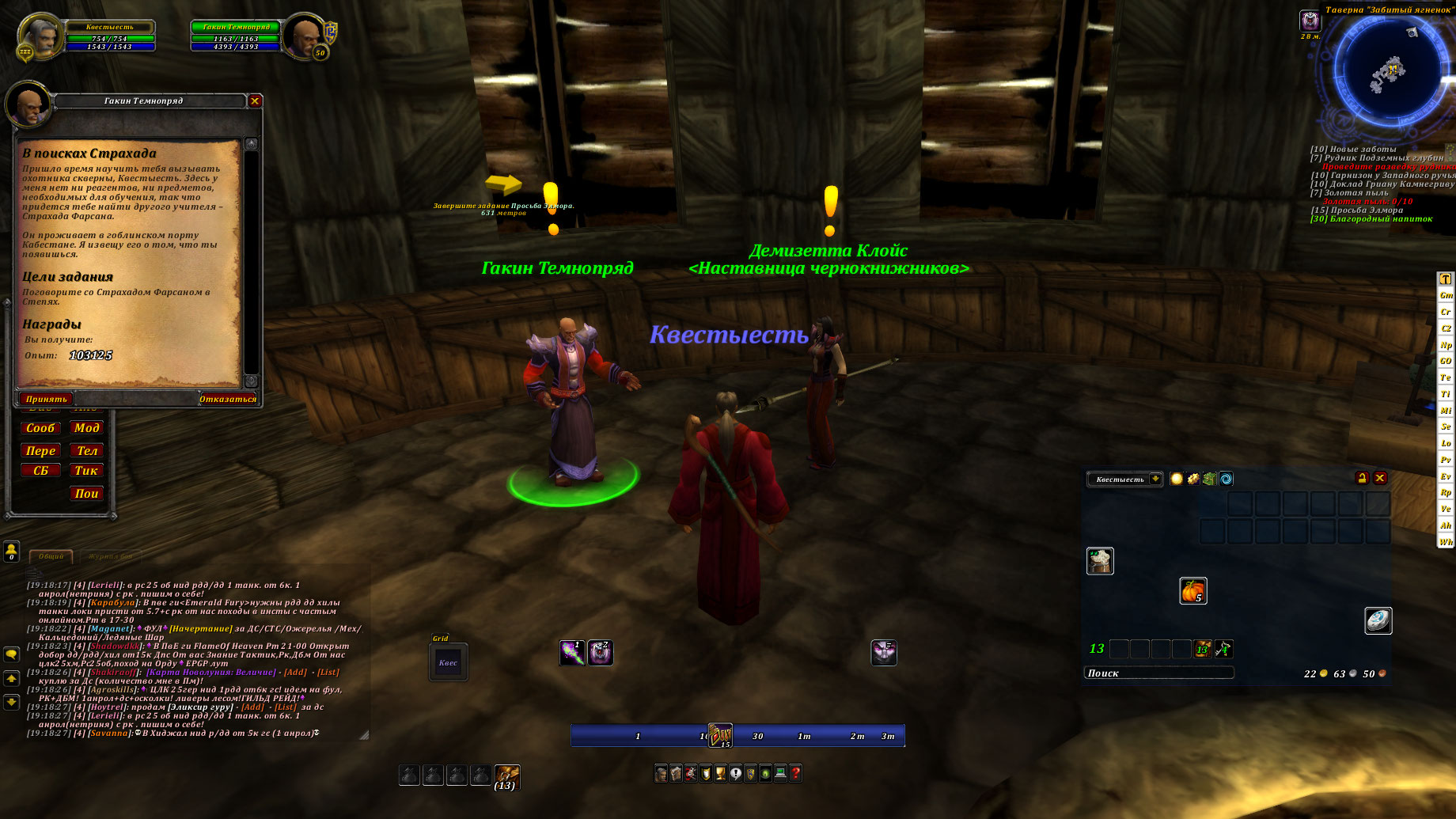Image resolution: width=1456 pixels, height=819 pixels.
Task: Select the foamy mug item in the bag
Action: (x=1100, y=561)
